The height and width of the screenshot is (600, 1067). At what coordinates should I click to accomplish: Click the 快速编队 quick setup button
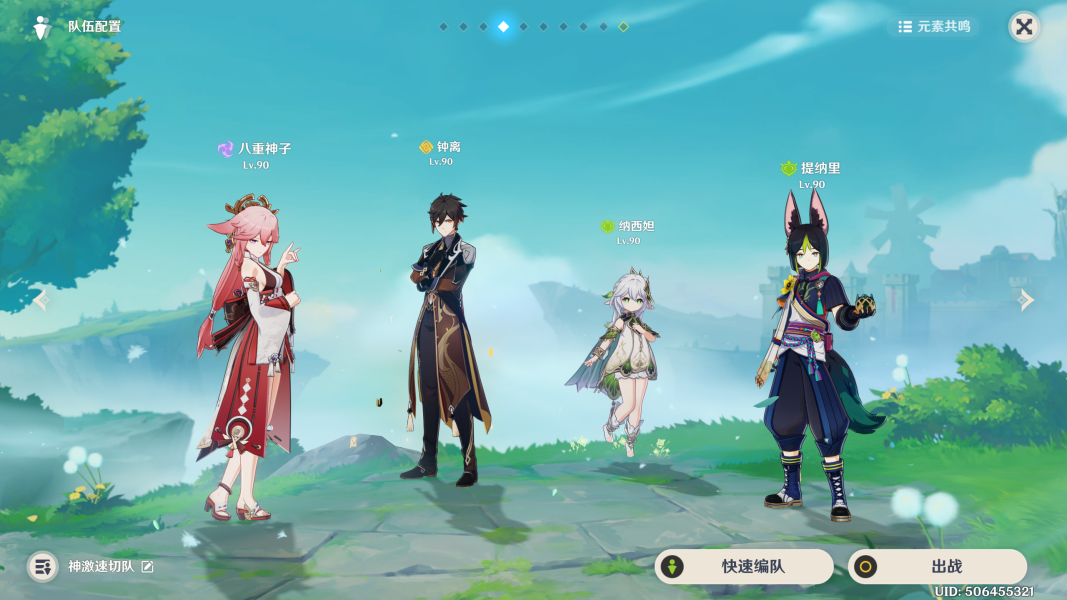tap(744, 567)
